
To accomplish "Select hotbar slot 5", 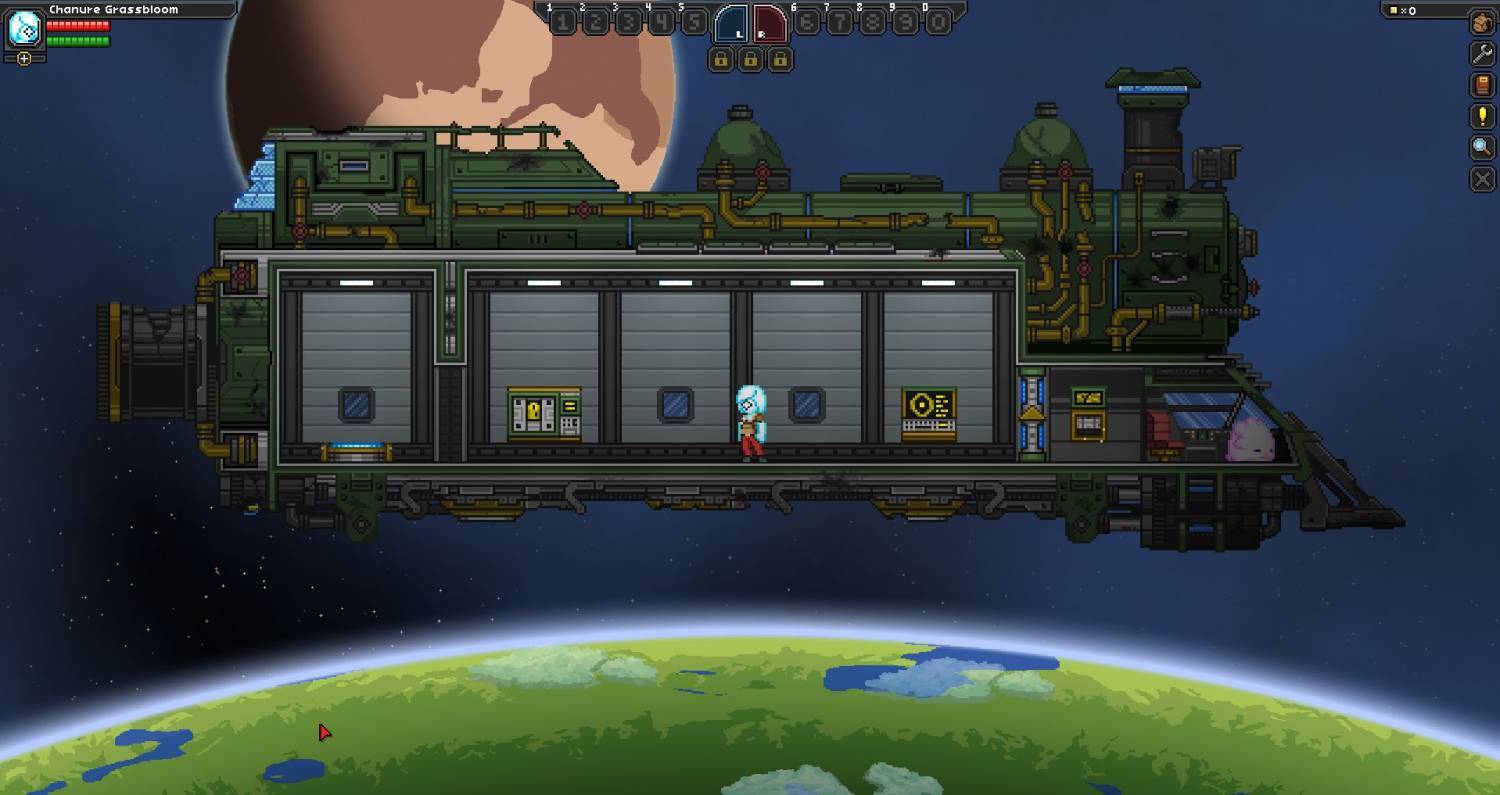I will click(693, 22).
